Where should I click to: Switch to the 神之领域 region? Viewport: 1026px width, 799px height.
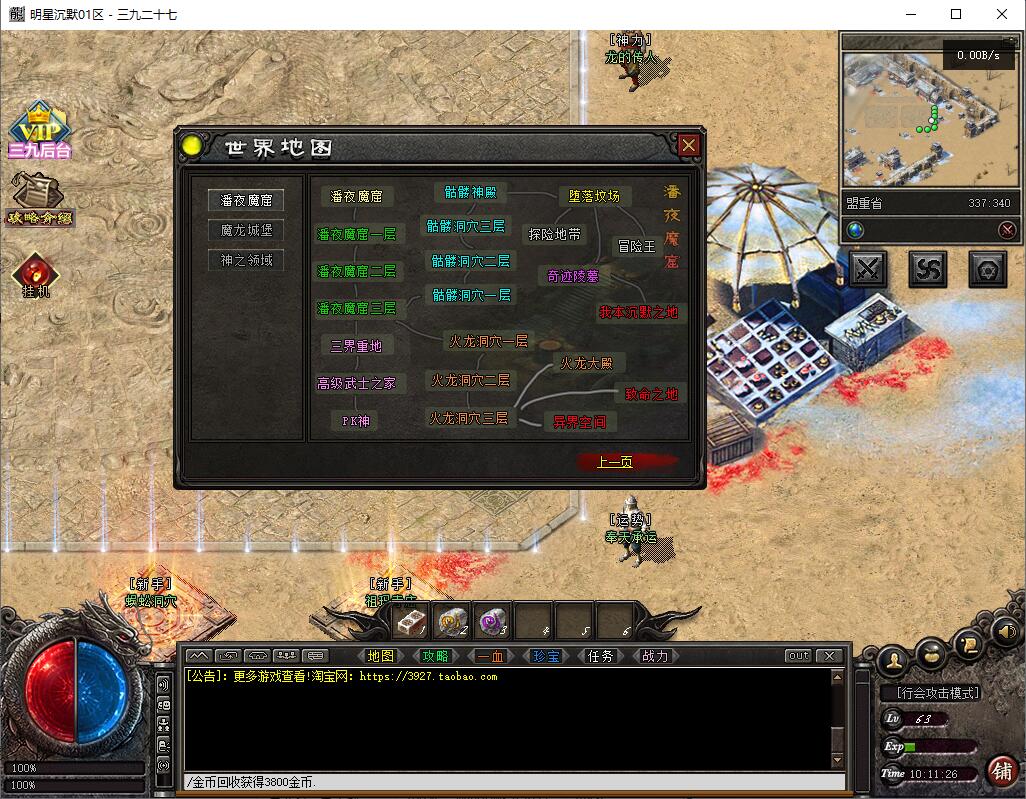(x=246, y=260)
